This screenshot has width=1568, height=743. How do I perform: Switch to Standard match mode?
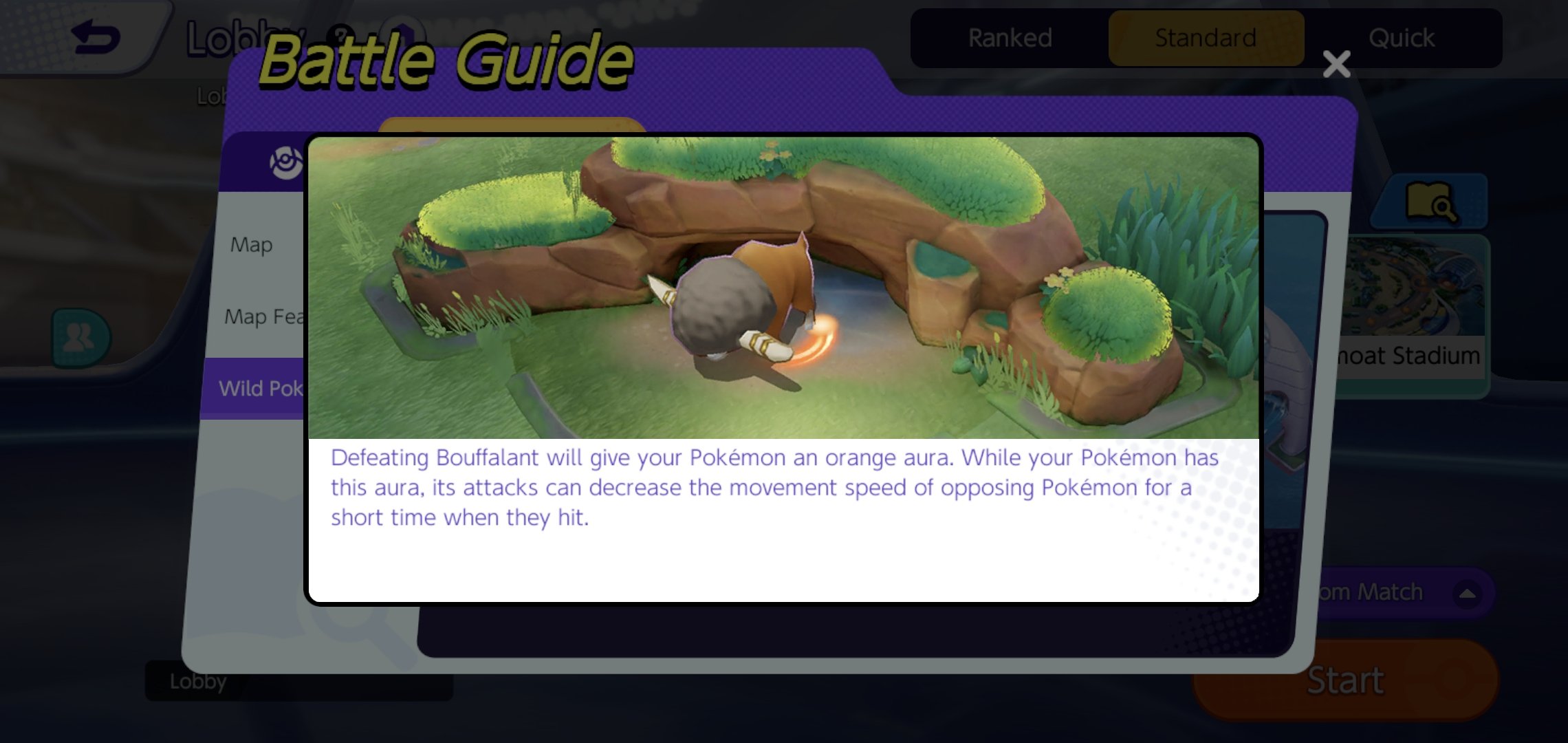pos(1206,38)
